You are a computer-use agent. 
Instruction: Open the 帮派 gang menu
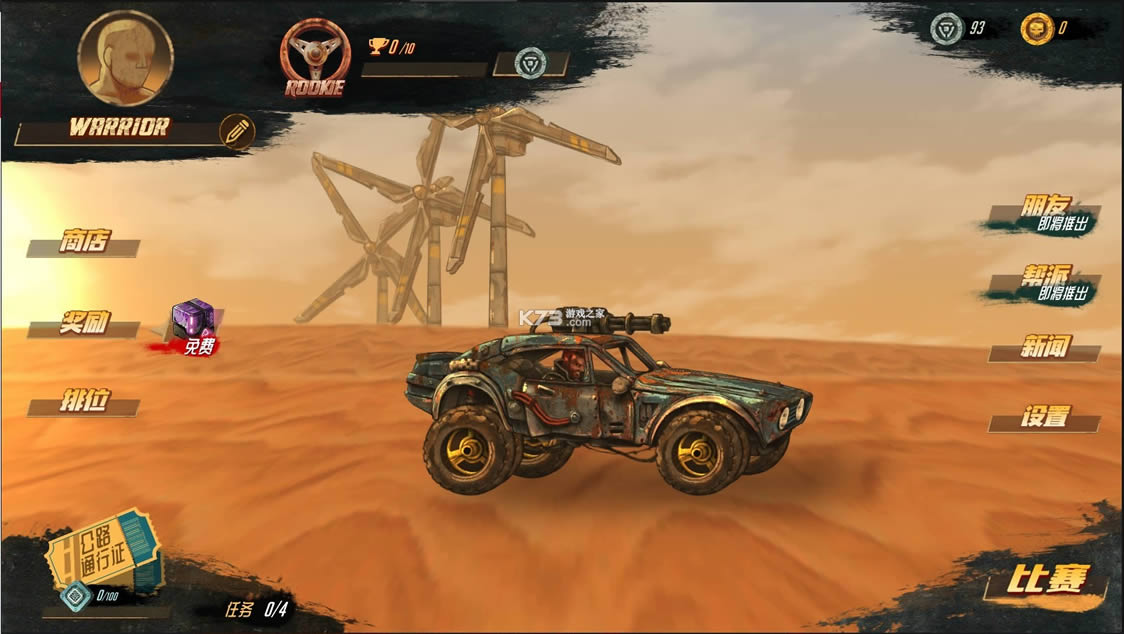coord(1045,283)
